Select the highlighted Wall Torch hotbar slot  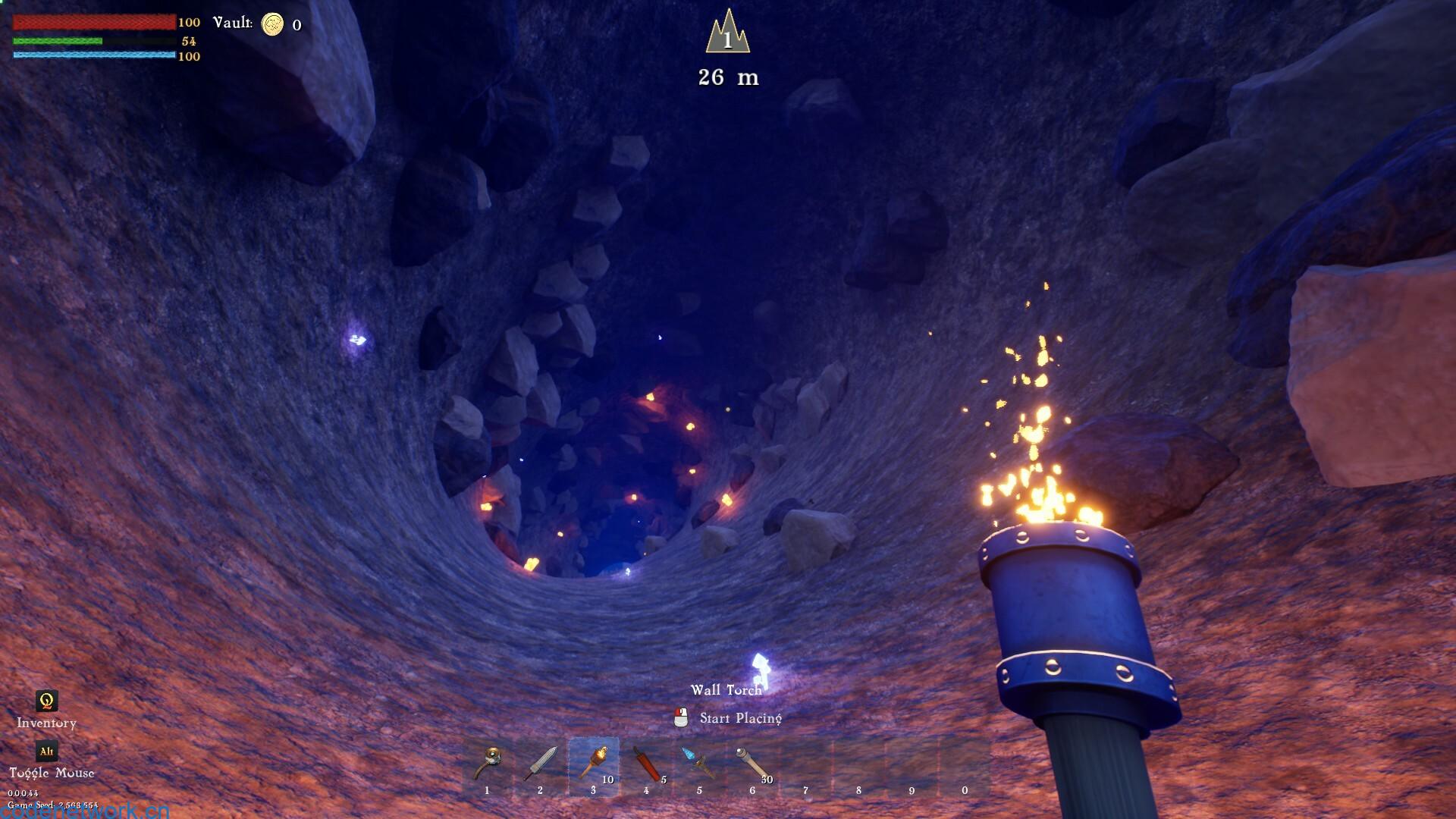594,764
